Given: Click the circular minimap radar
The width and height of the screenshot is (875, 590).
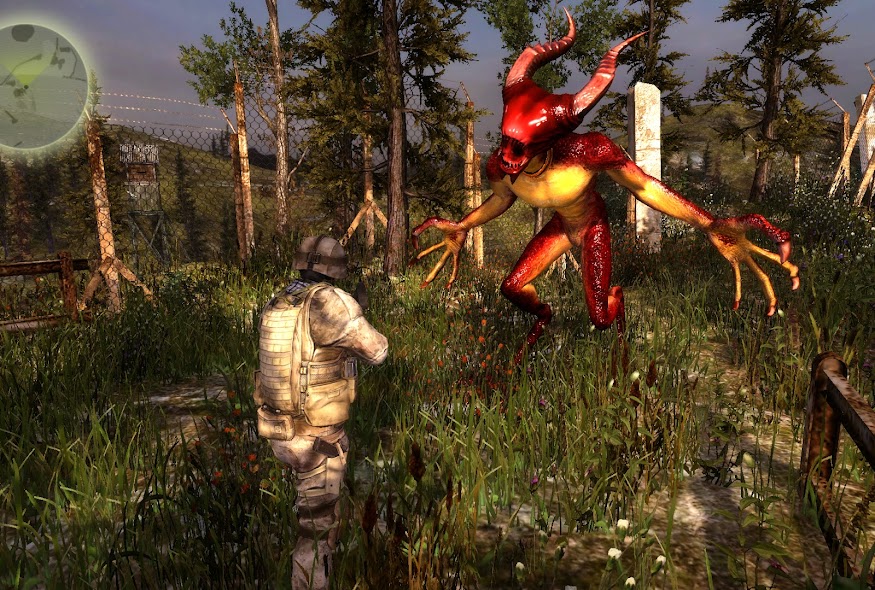Looking at the screenshot, I should (x=42, y=86).
